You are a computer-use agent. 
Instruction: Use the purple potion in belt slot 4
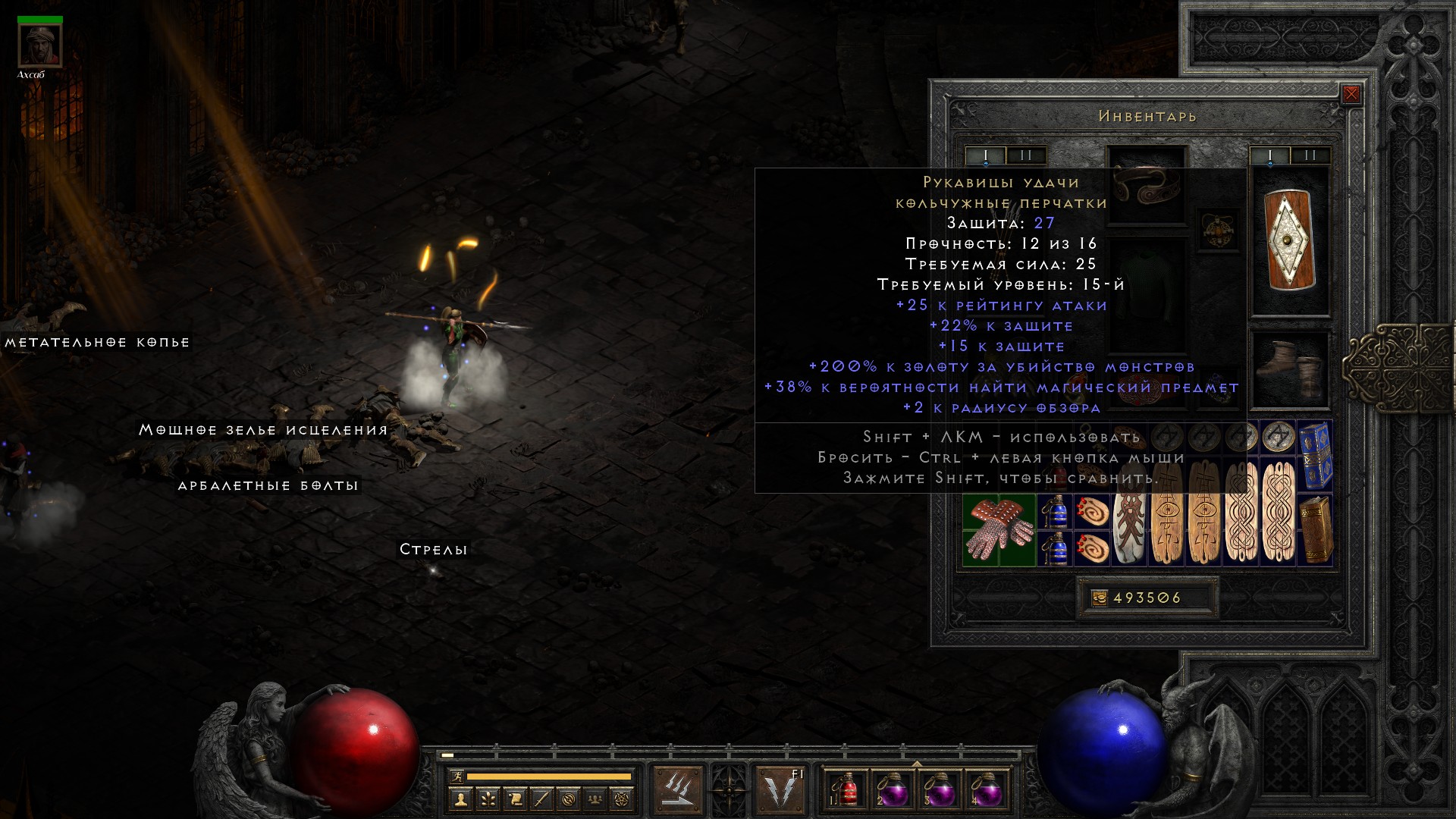(x=986, y=789)
